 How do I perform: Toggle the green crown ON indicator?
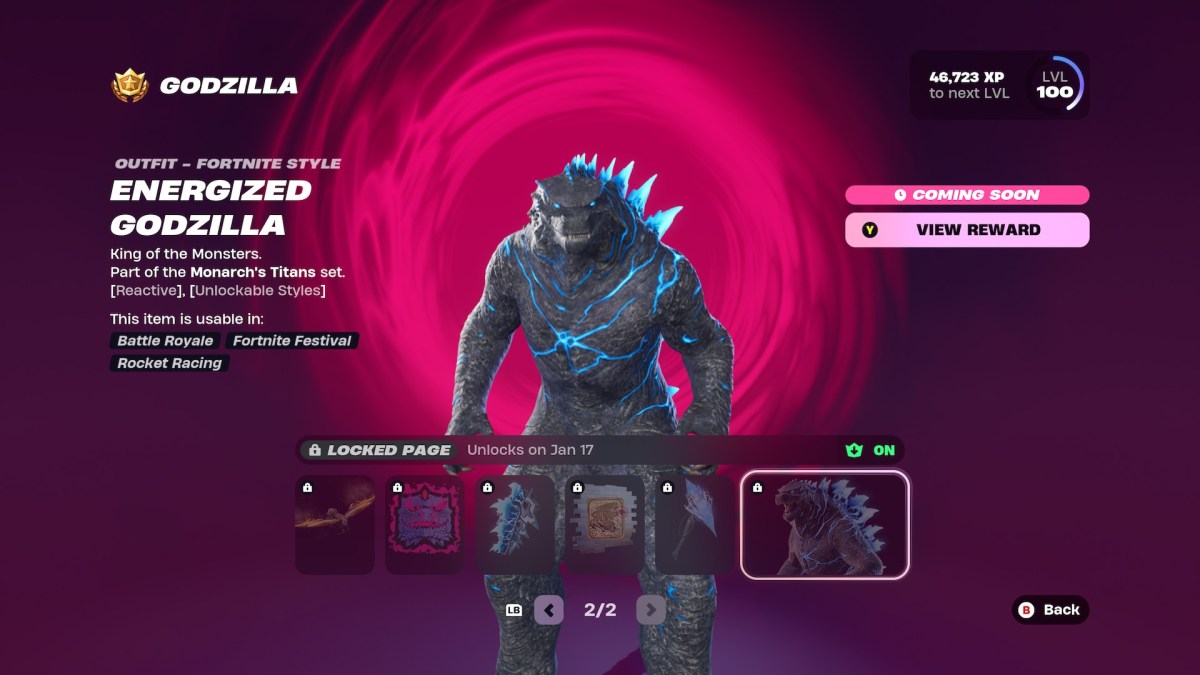(871, 450)
